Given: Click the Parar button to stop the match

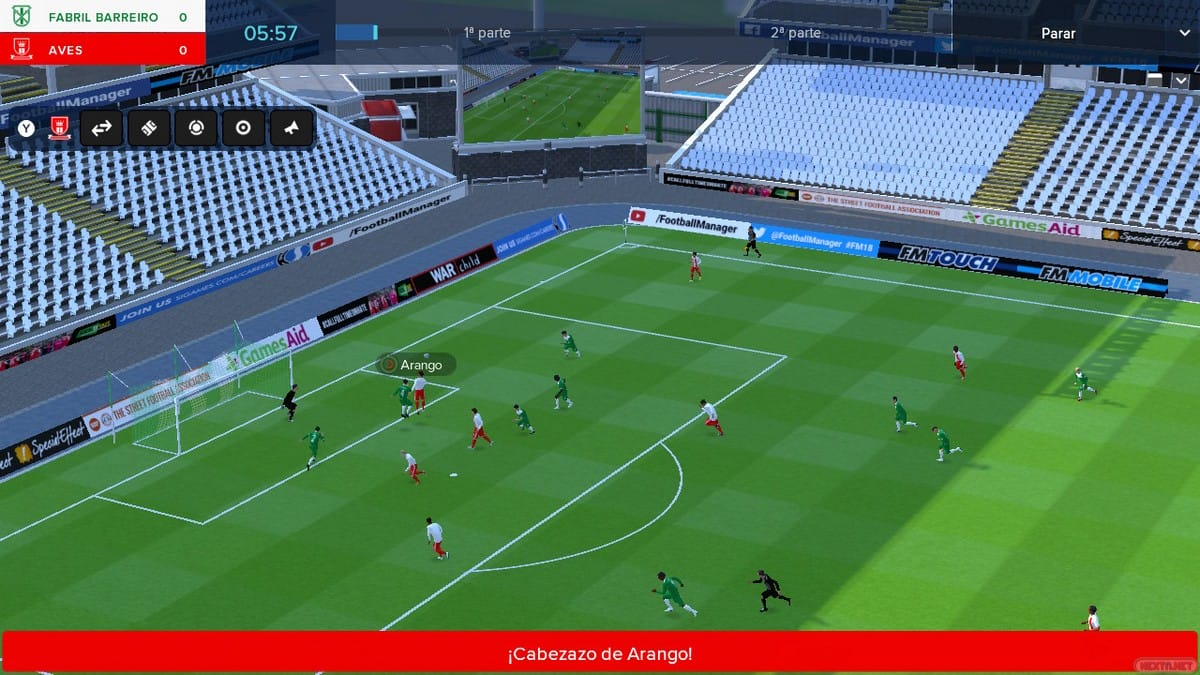Looking at the screenshot, I should click(x=1058, y=33).
